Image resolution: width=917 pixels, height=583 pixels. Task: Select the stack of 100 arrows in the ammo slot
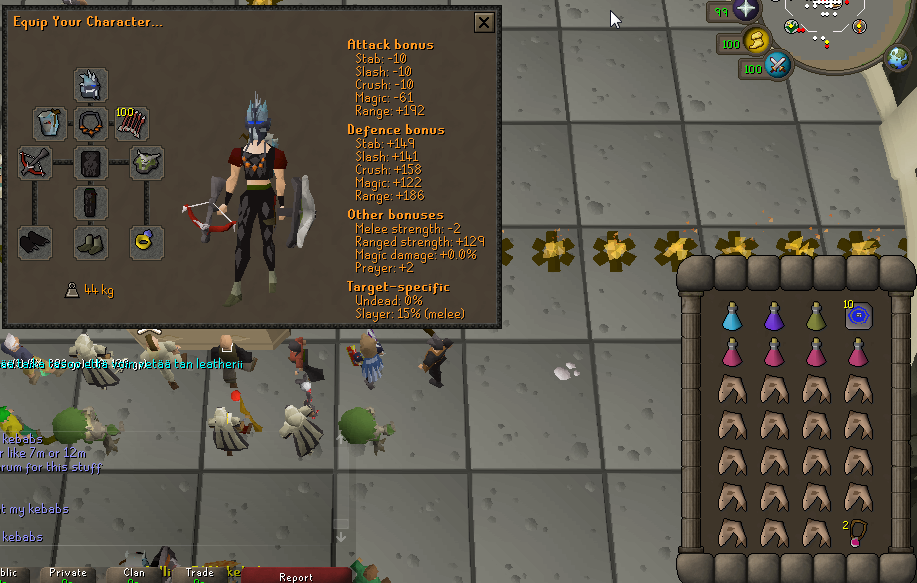tap(132, 124)
